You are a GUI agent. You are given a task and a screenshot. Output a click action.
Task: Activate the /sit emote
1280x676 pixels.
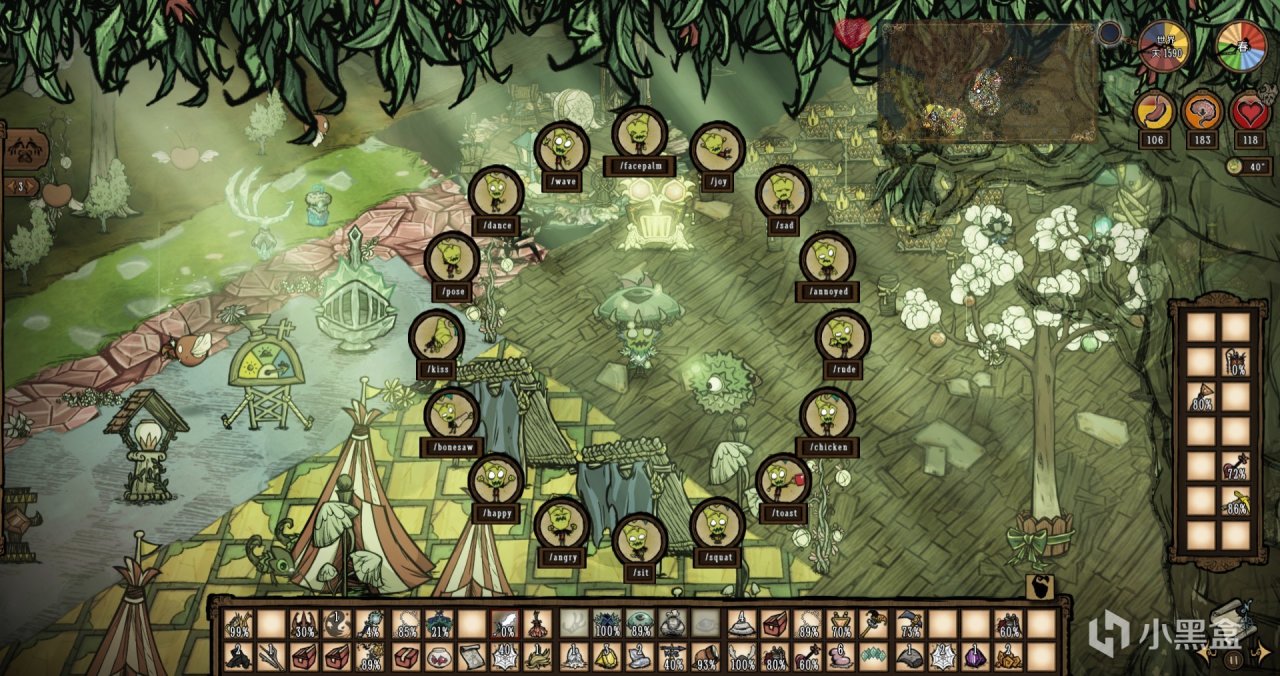pos(640,540)
